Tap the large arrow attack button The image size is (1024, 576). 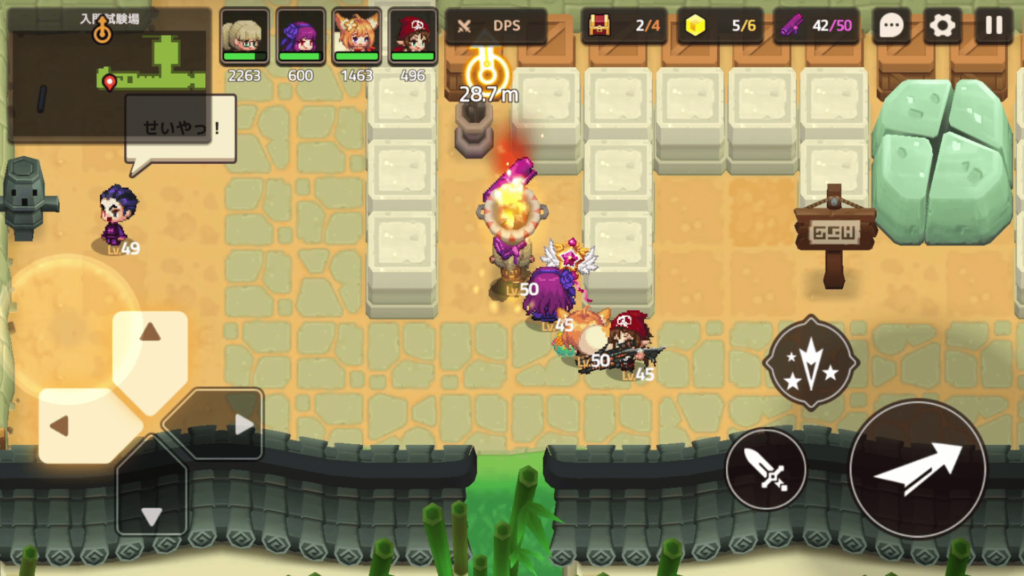(918, 469)
